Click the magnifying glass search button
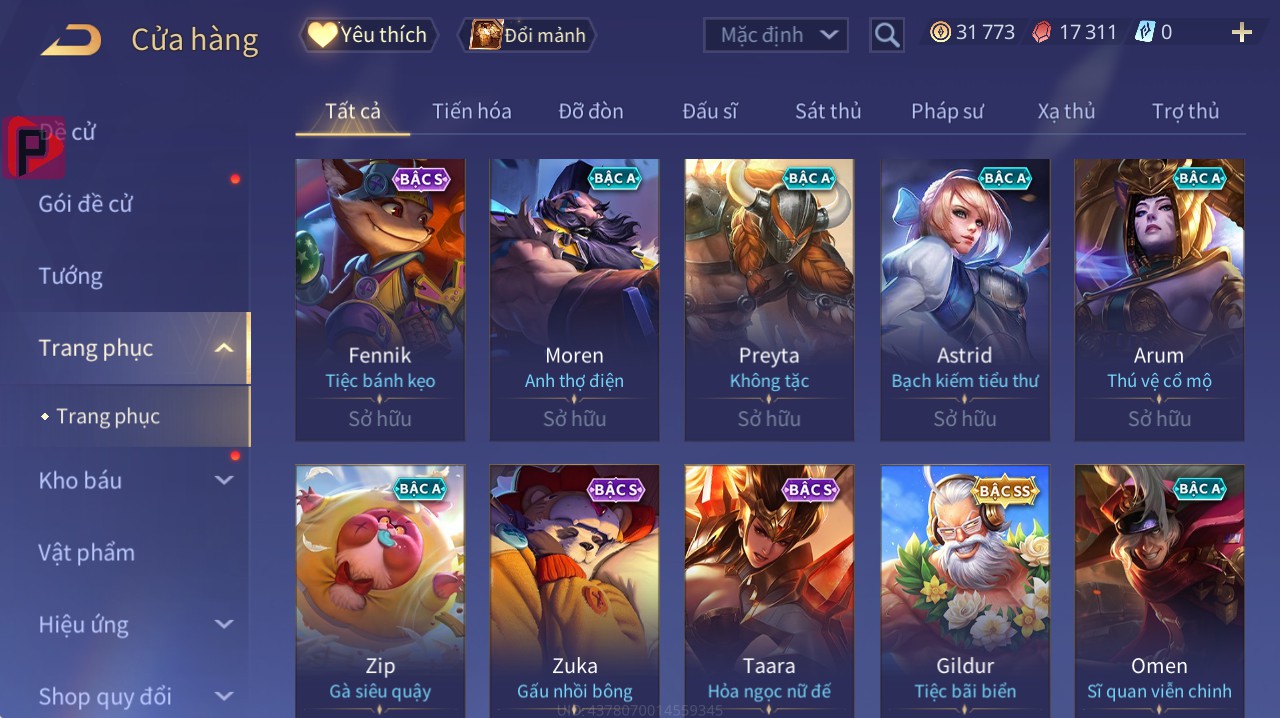 tap(886, 35)
